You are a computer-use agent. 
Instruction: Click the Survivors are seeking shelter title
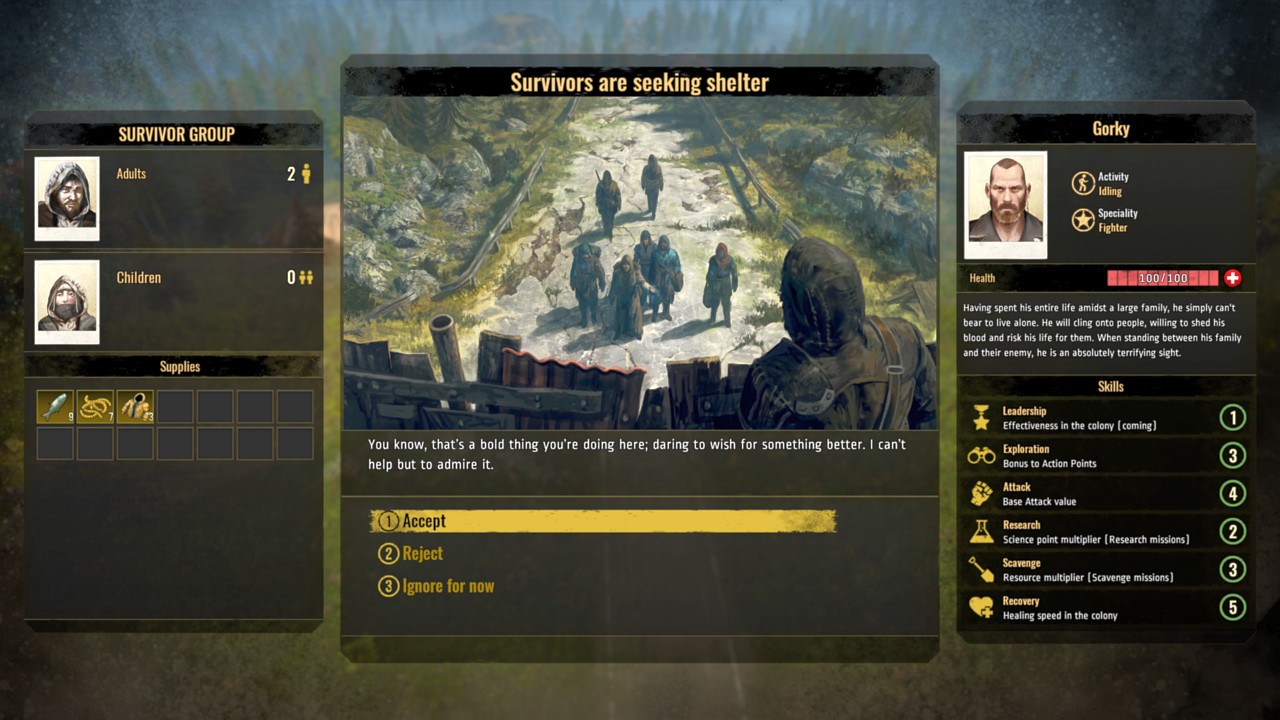[x=640, y=82]
